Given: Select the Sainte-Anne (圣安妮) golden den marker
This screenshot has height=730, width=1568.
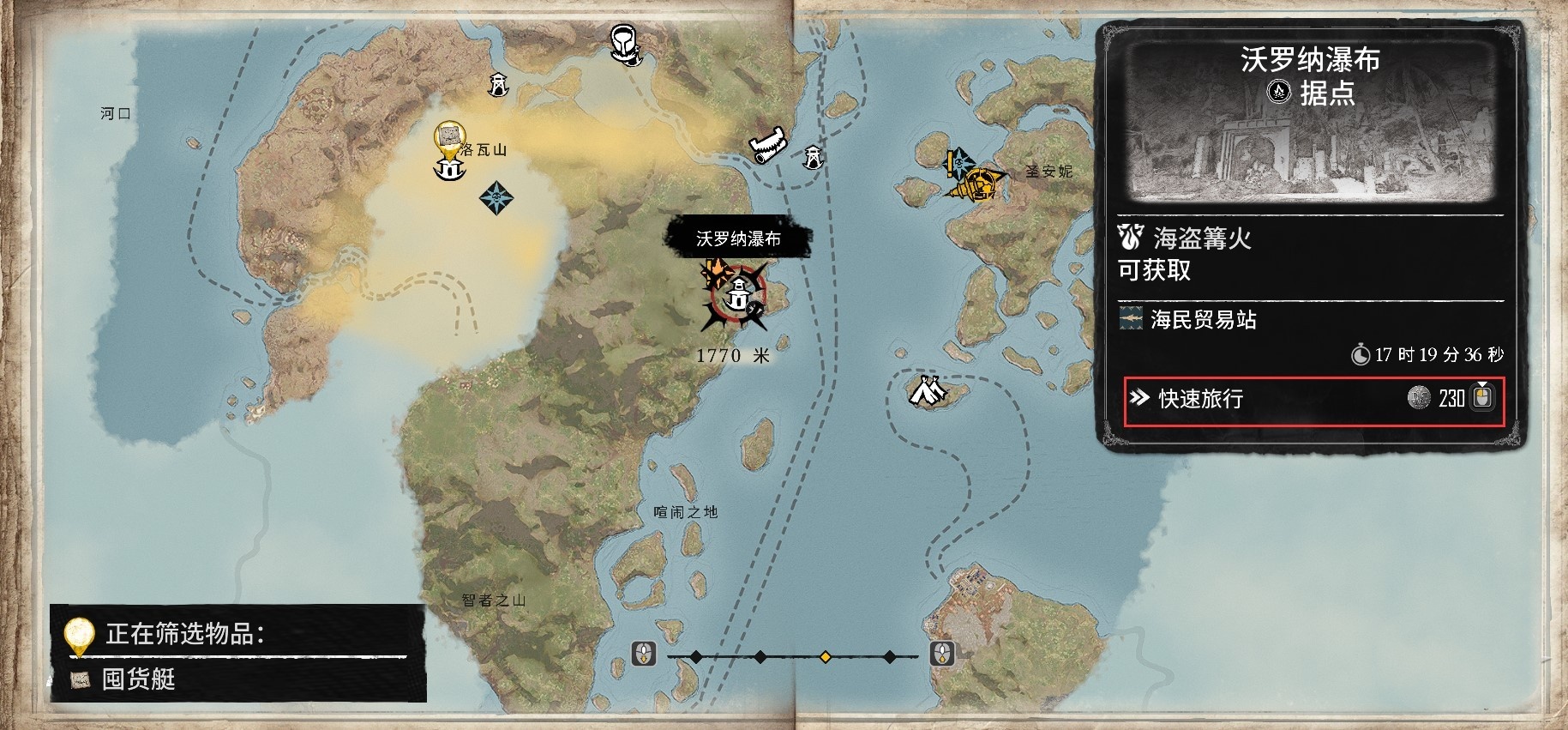Looking at the screenshot, I should coord(980,184).
